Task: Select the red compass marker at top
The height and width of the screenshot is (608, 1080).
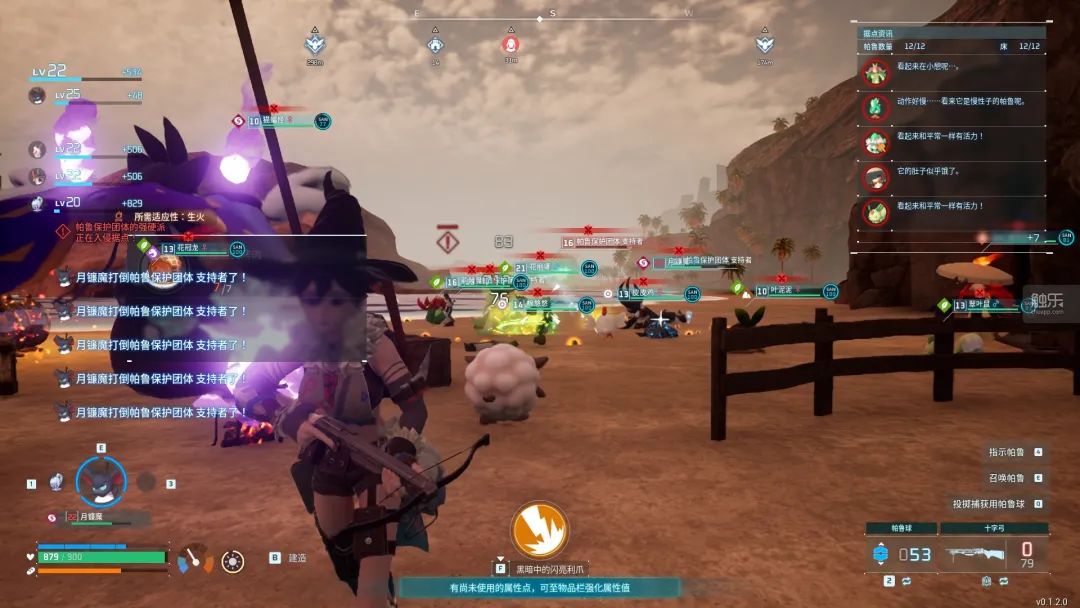Action: coord(509,45)
